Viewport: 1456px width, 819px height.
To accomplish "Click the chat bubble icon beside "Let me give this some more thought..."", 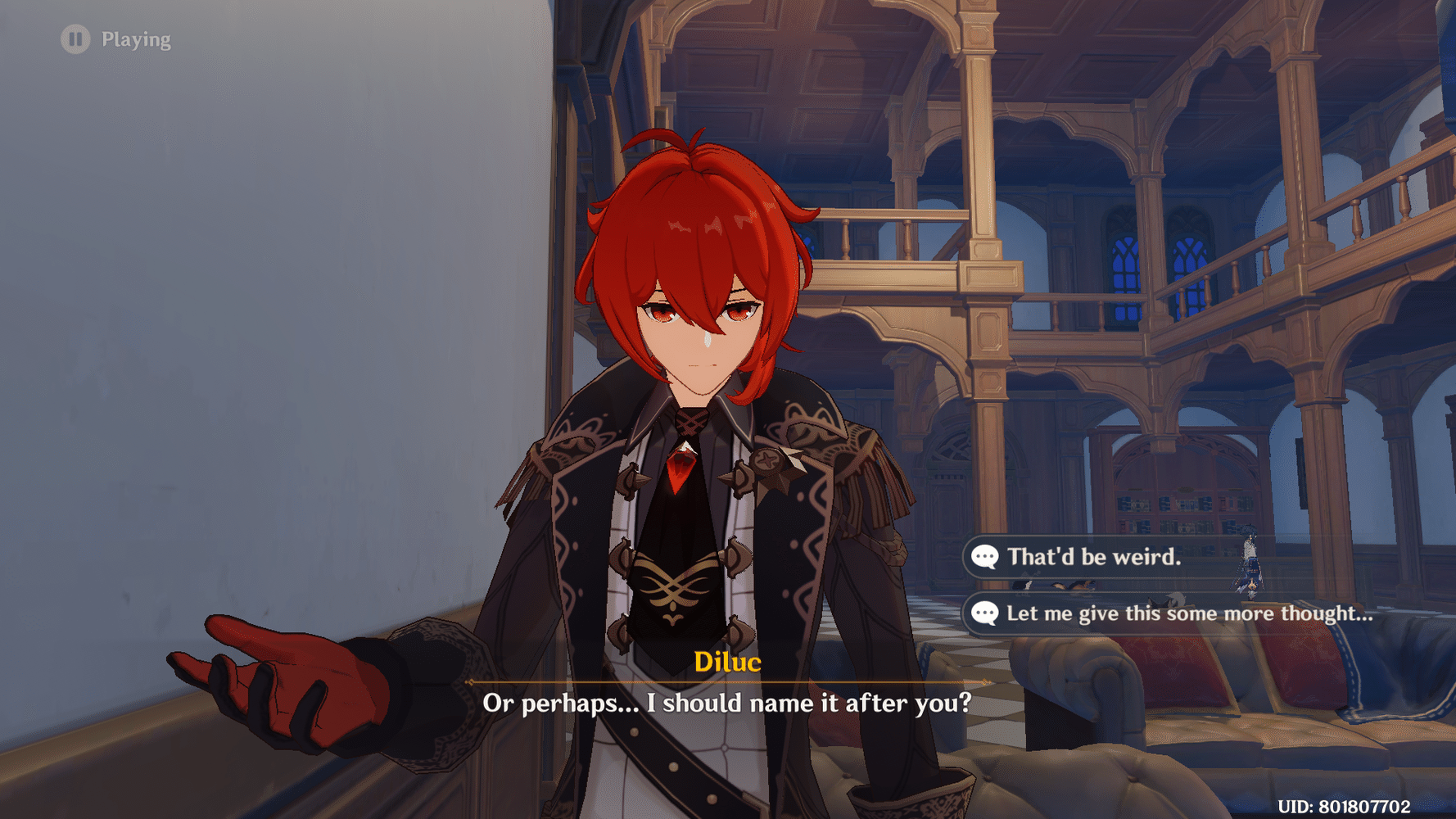I will [985, 613].
